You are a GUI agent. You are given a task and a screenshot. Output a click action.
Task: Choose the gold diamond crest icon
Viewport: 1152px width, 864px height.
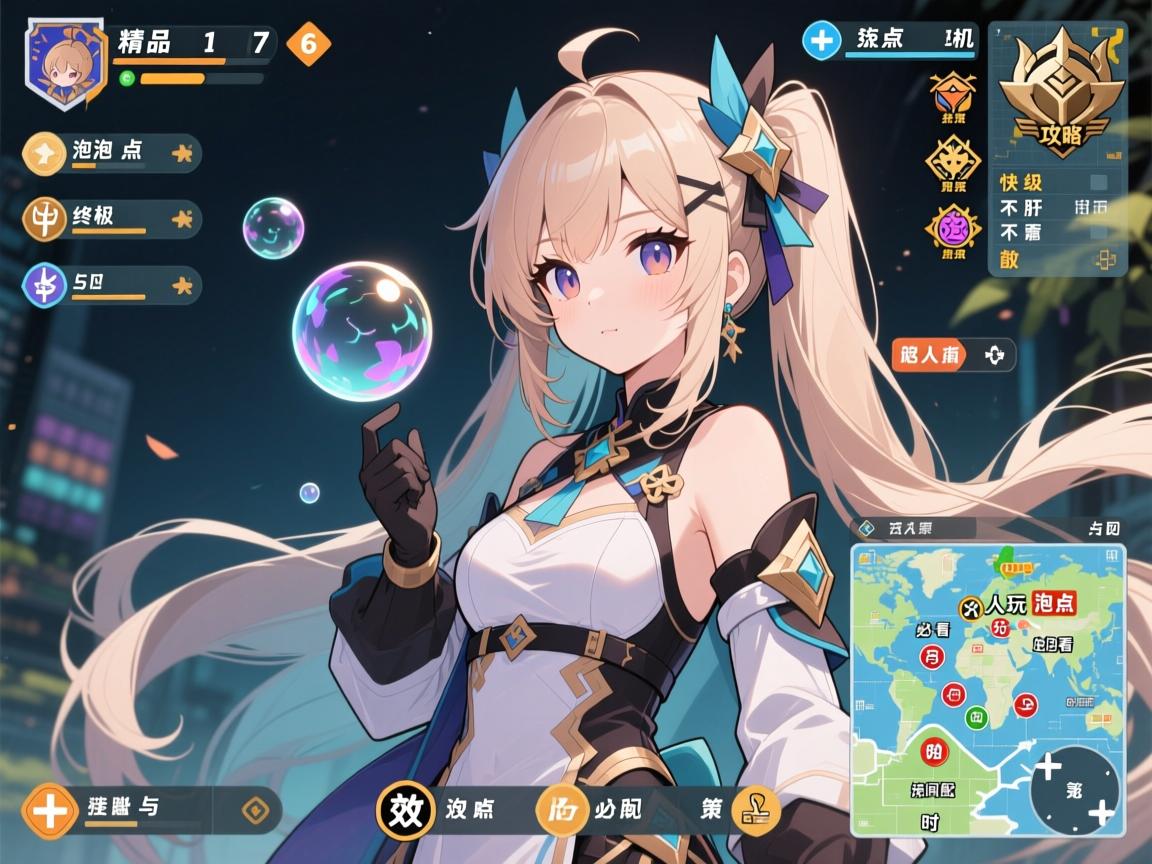pyautogui.click(x=952, y=160)
